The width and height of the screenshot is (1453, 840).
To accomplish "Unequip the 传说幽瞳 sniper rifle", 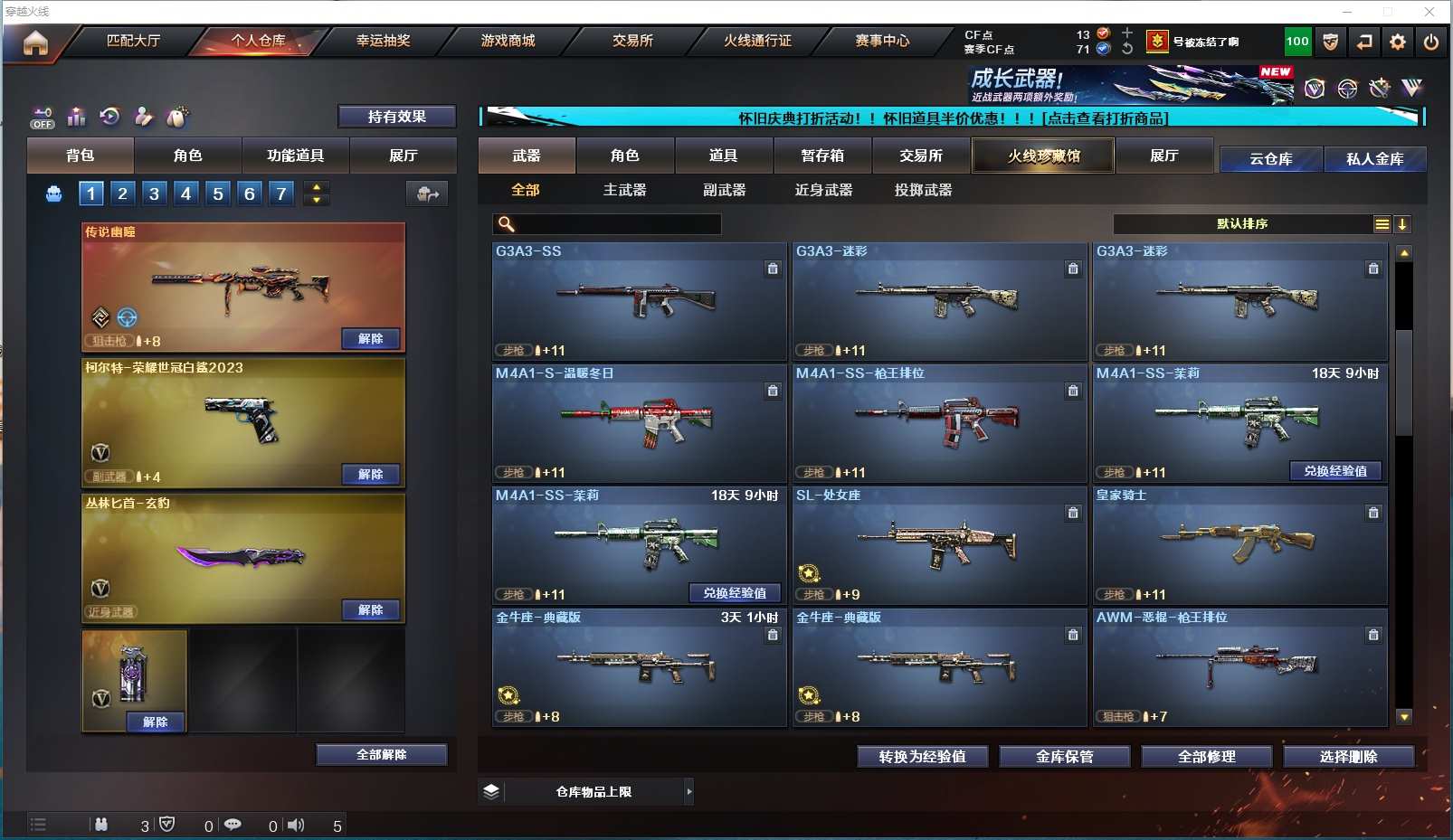I will point(371,338).
